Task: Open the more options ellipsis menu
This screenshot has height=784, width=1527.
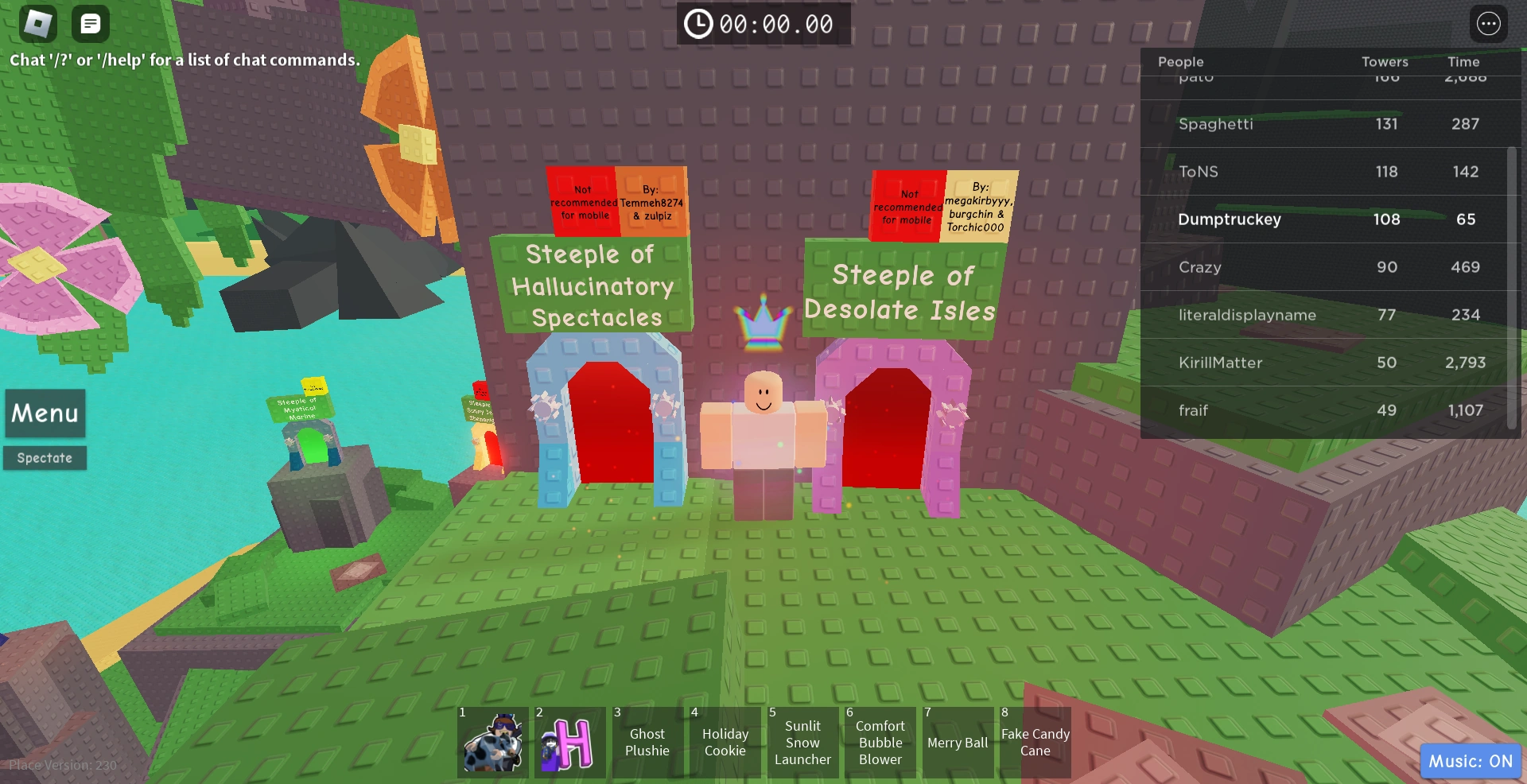Action: [x=1489, y=23]
